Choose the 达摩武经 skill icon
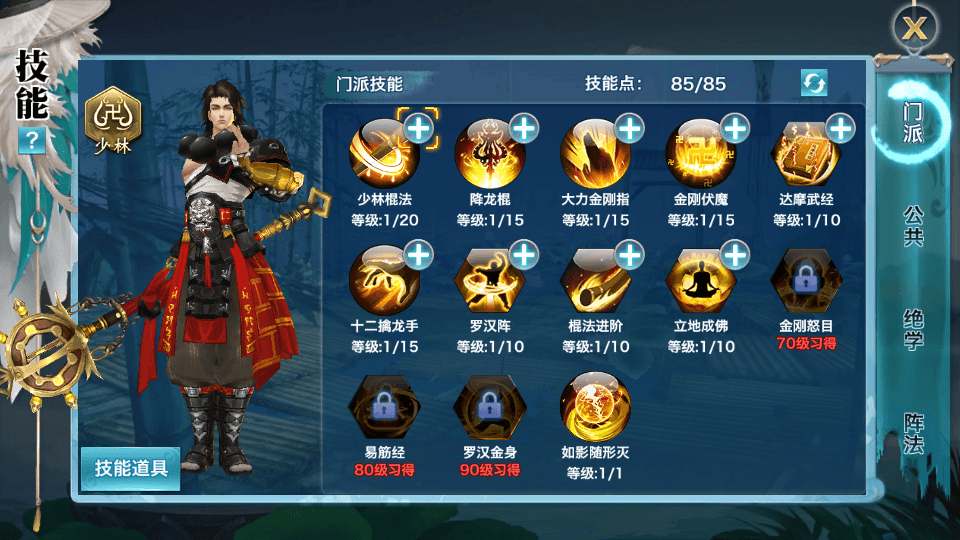The height and width of the screenshot is (540, 960). (806, 154)
